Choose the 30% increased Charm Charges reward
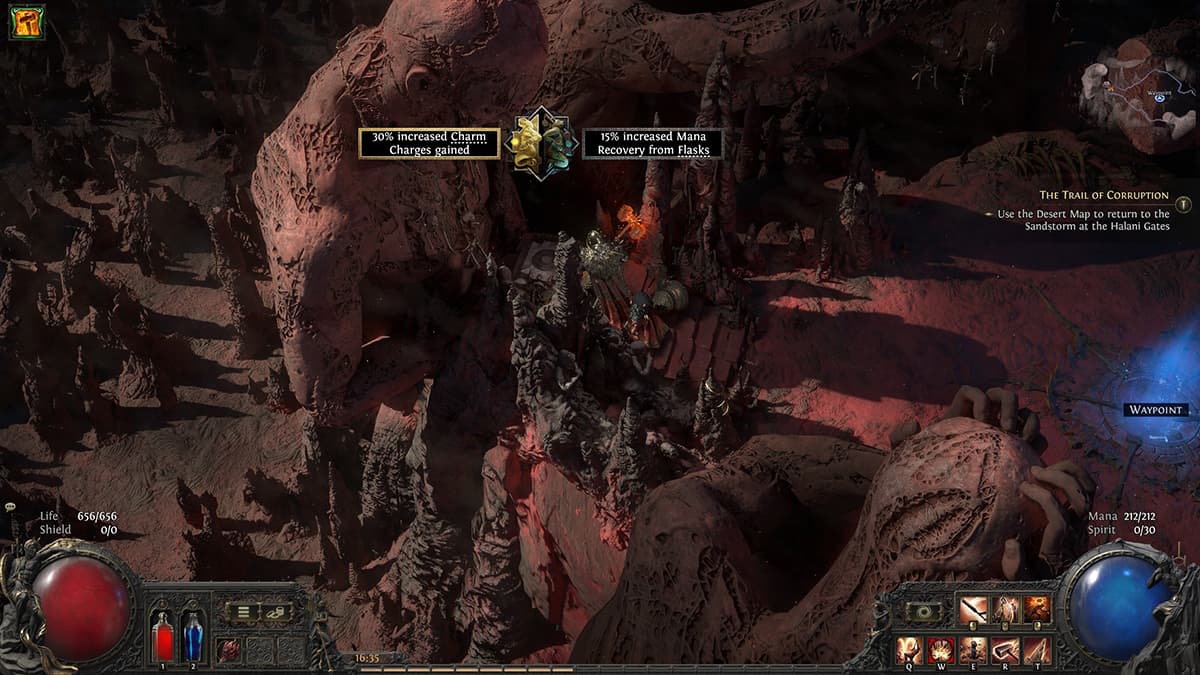 pyautogui.click(x=430, y=143)
